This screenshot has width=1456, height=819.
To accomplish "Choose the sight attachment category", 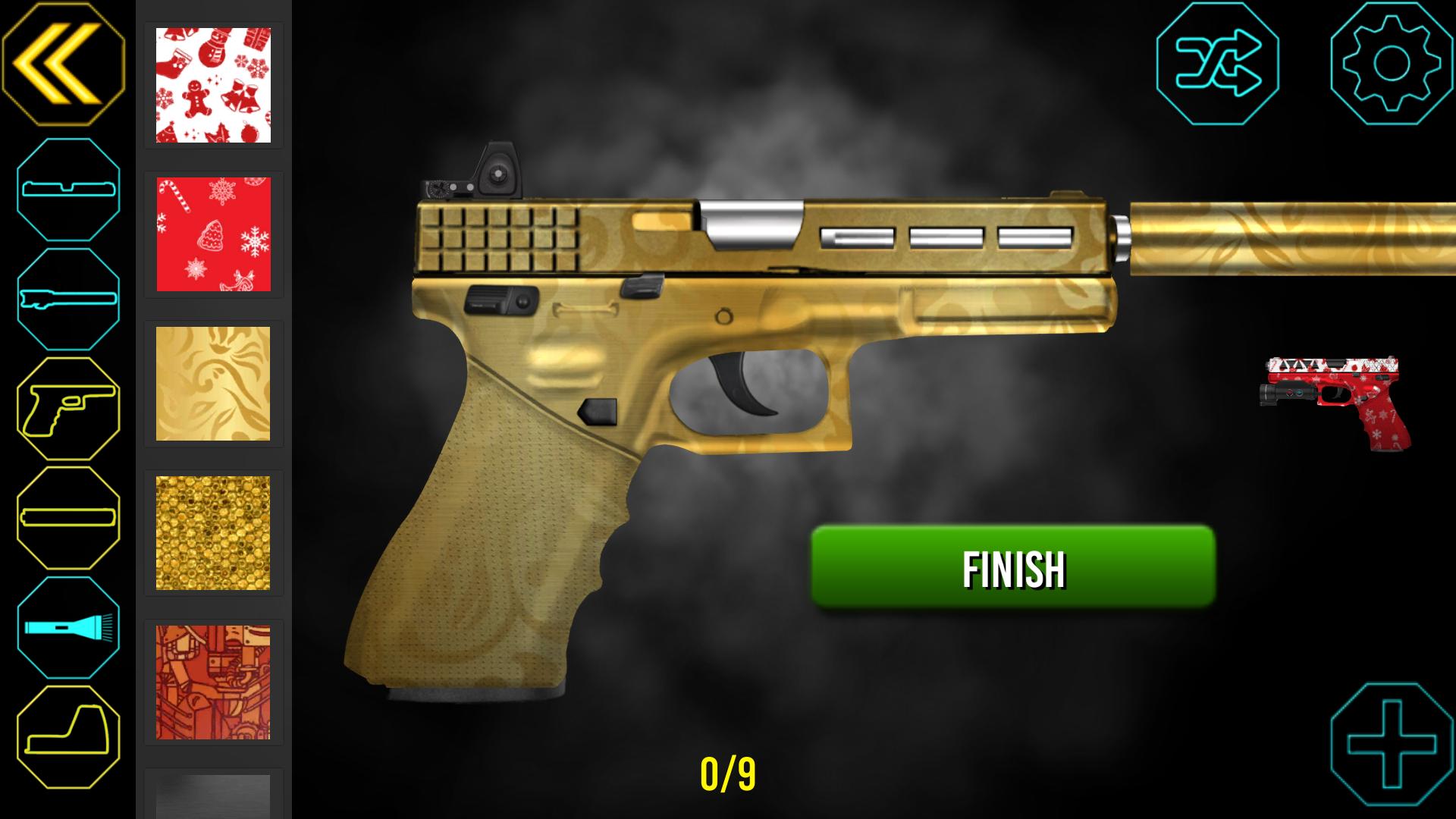I will pos(68,737).
